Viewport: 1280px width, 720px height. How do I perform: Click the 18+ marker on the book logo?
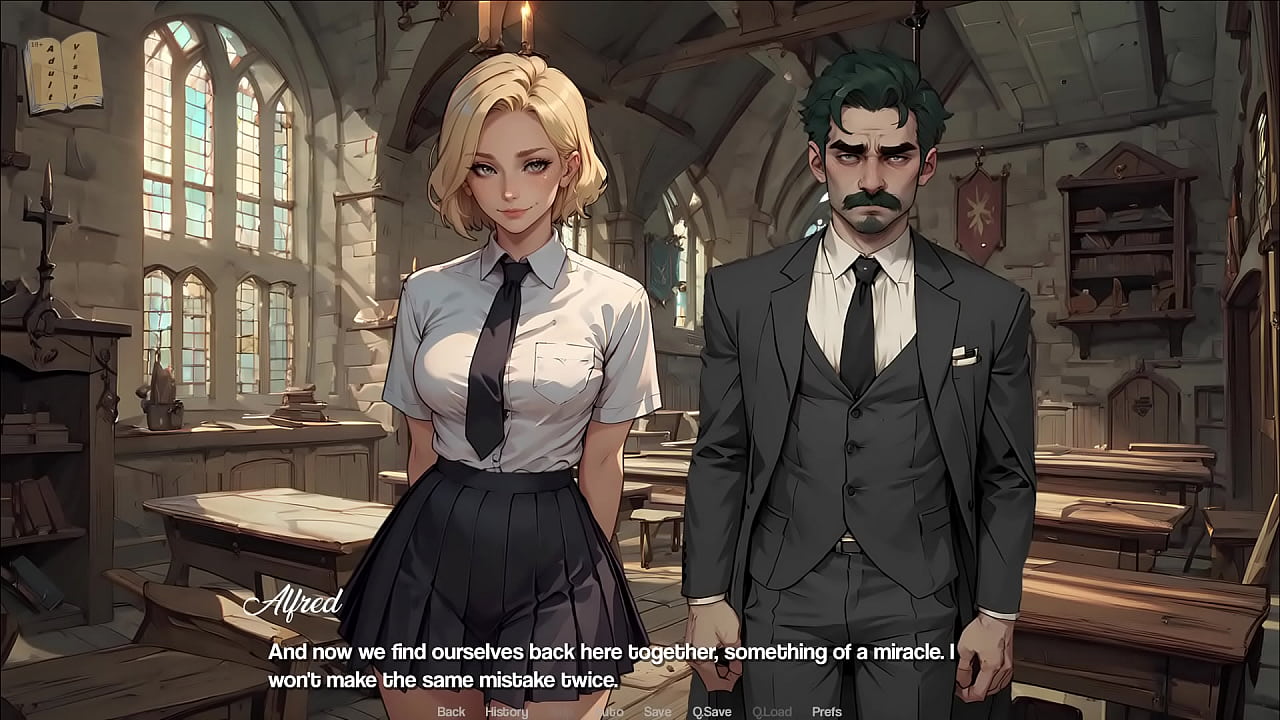[38, 44]
